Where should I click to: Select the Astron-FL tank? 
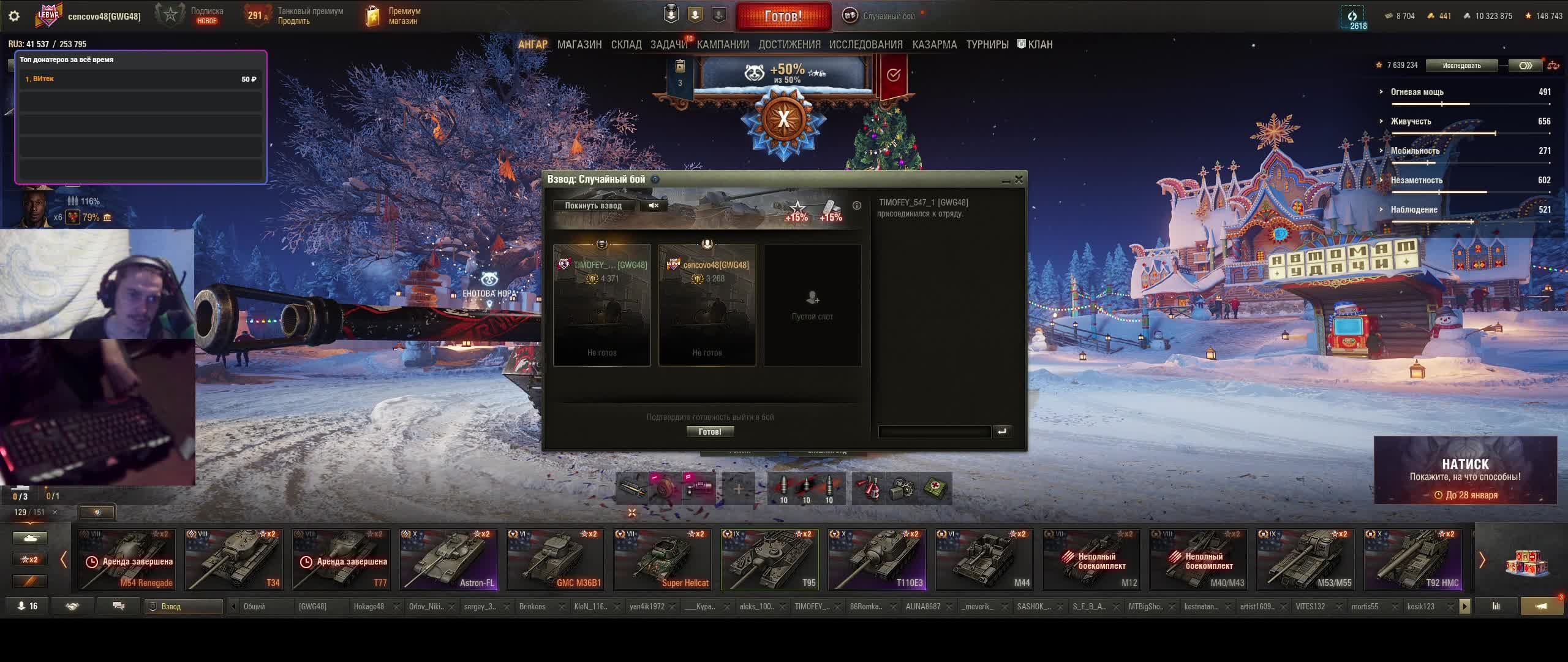[448, 560]
